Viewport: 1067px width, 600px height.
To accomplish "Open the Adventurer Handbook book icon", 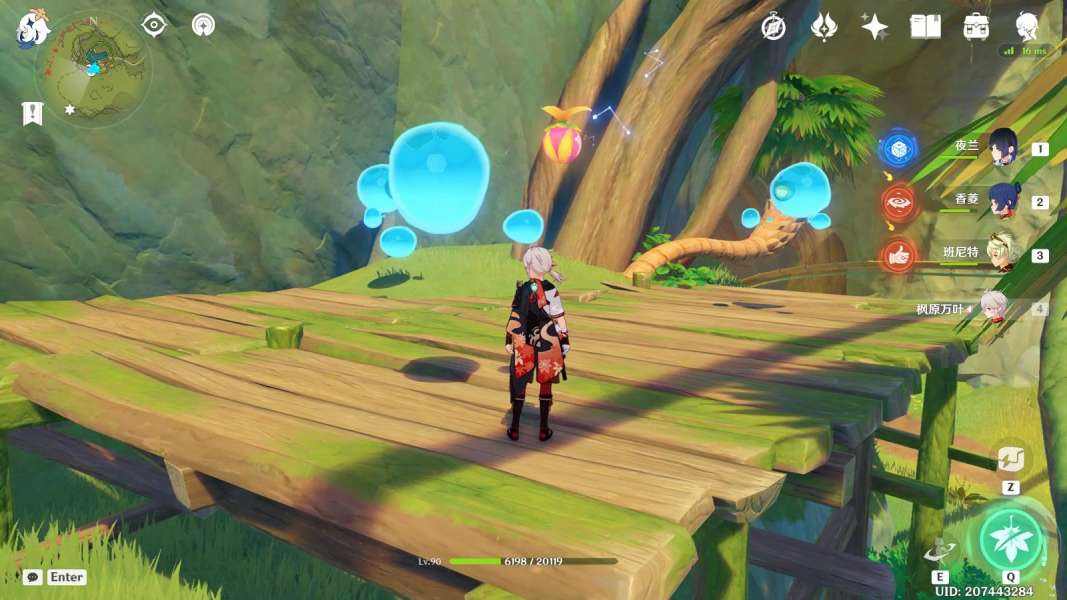I will pyautogui.click(x=925, y=27).
